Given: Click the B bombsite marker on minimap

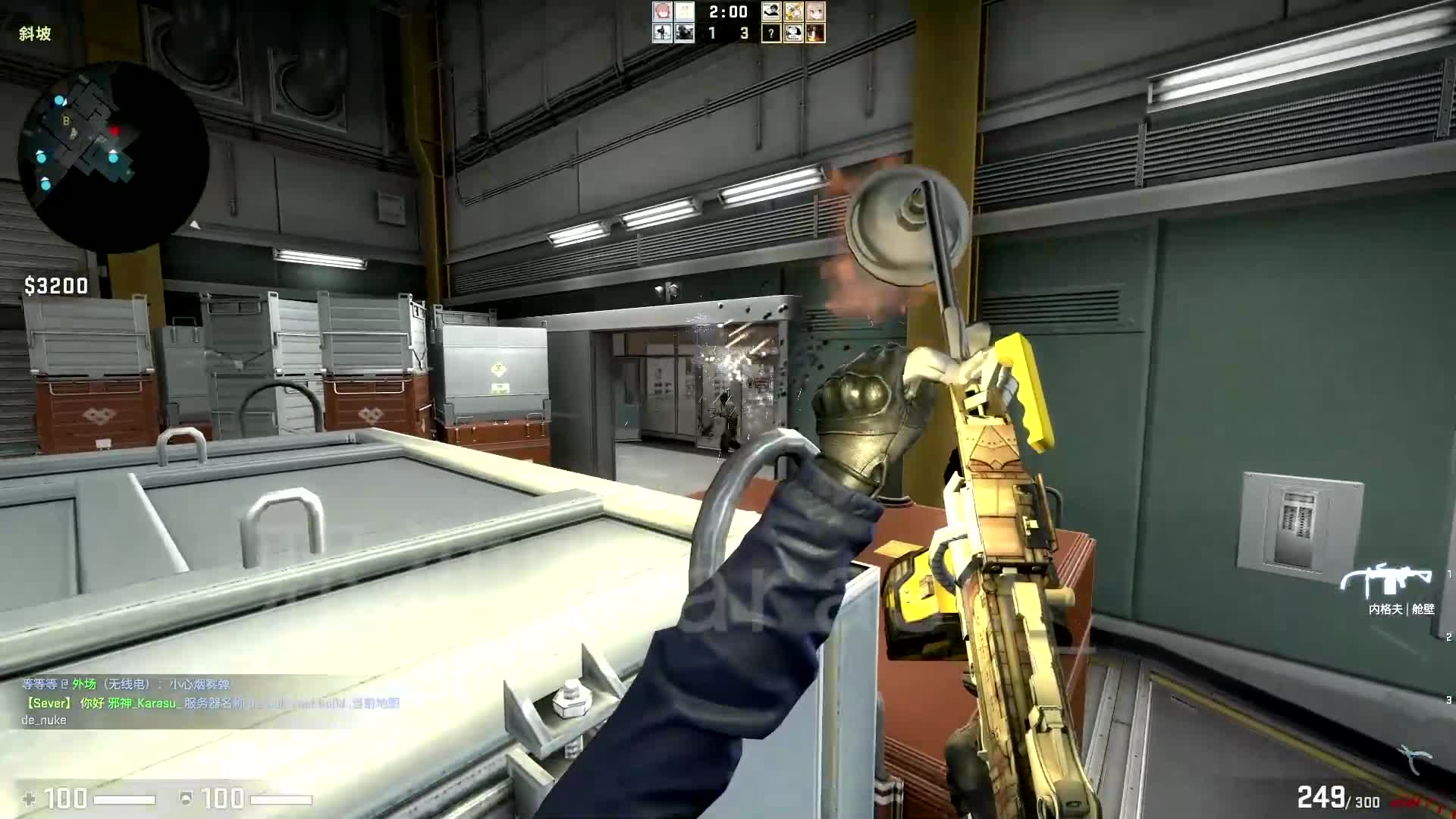Looking at the screenshot, I should (67, 121).
